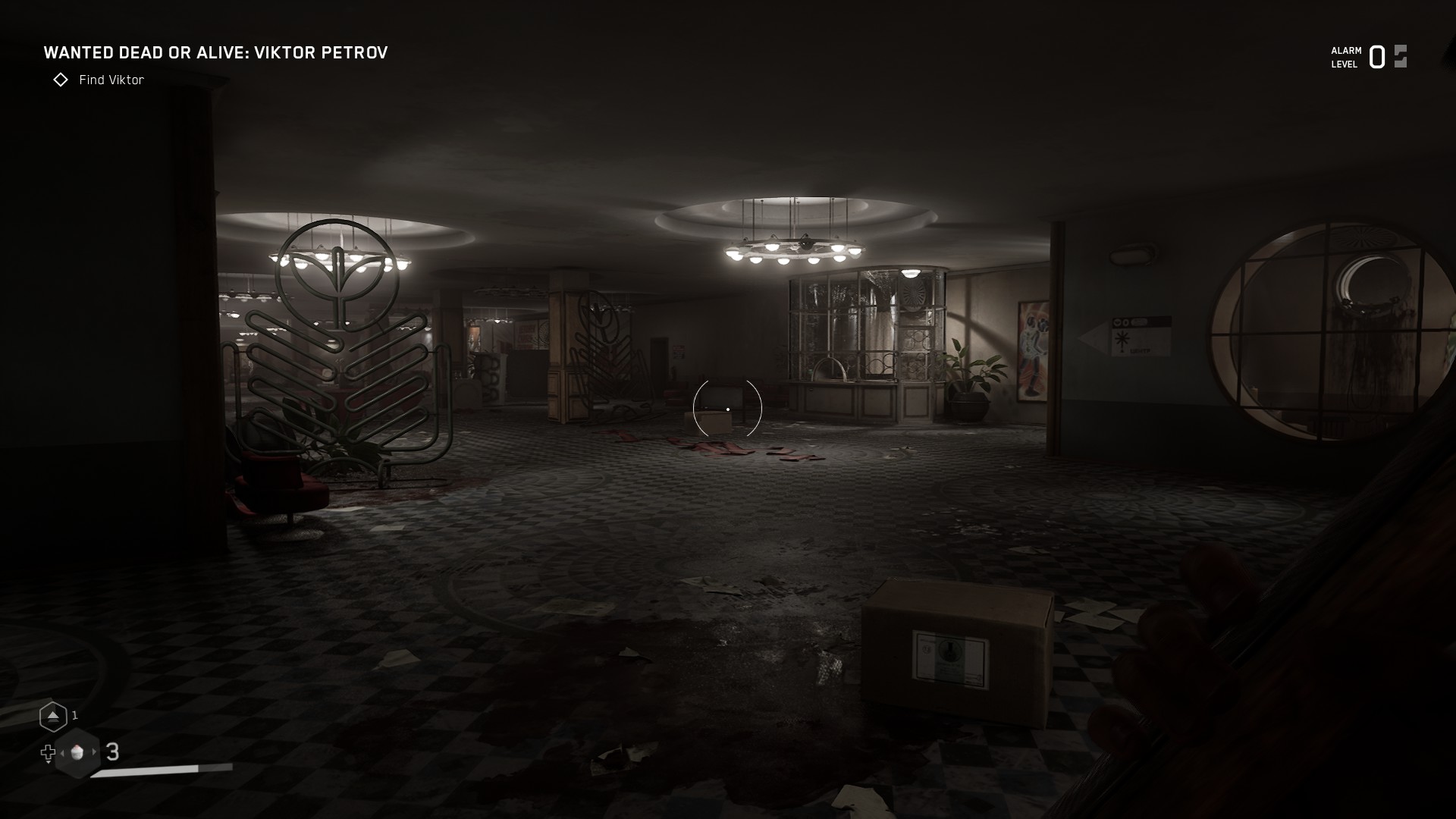1456x819 pixels.
Task: Click the WANTED DEAD OR ALIVE: VIKTOR PETROV title
Action: 216,53
